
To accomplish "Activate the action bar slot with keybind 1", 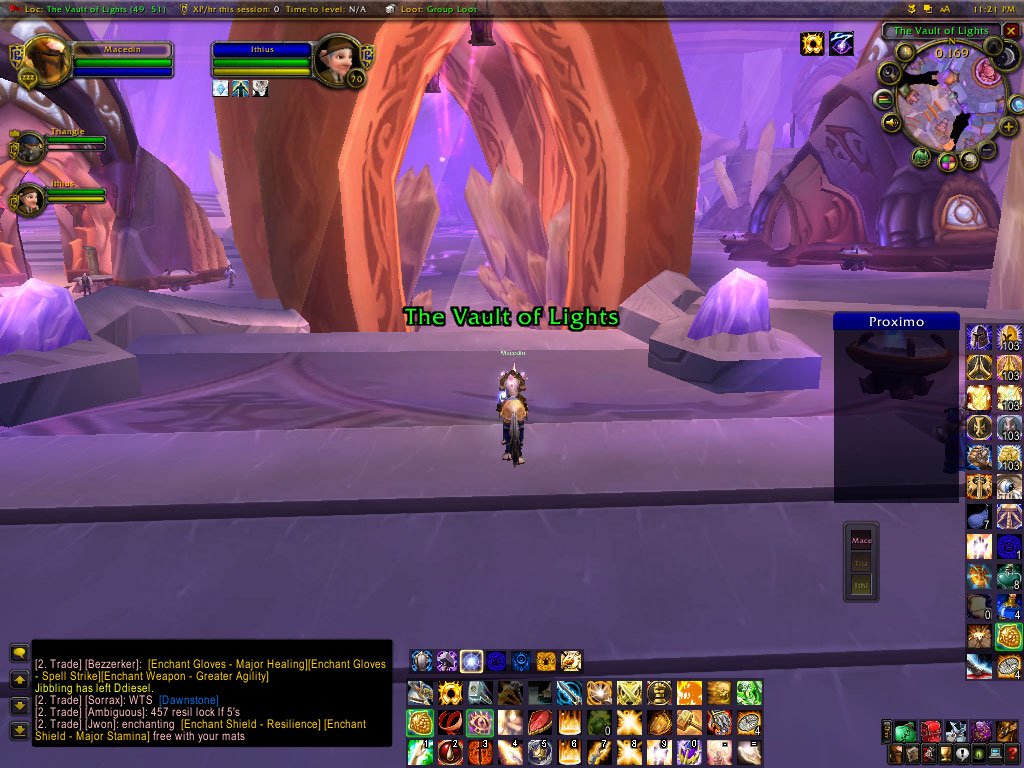I will point(420,751).
